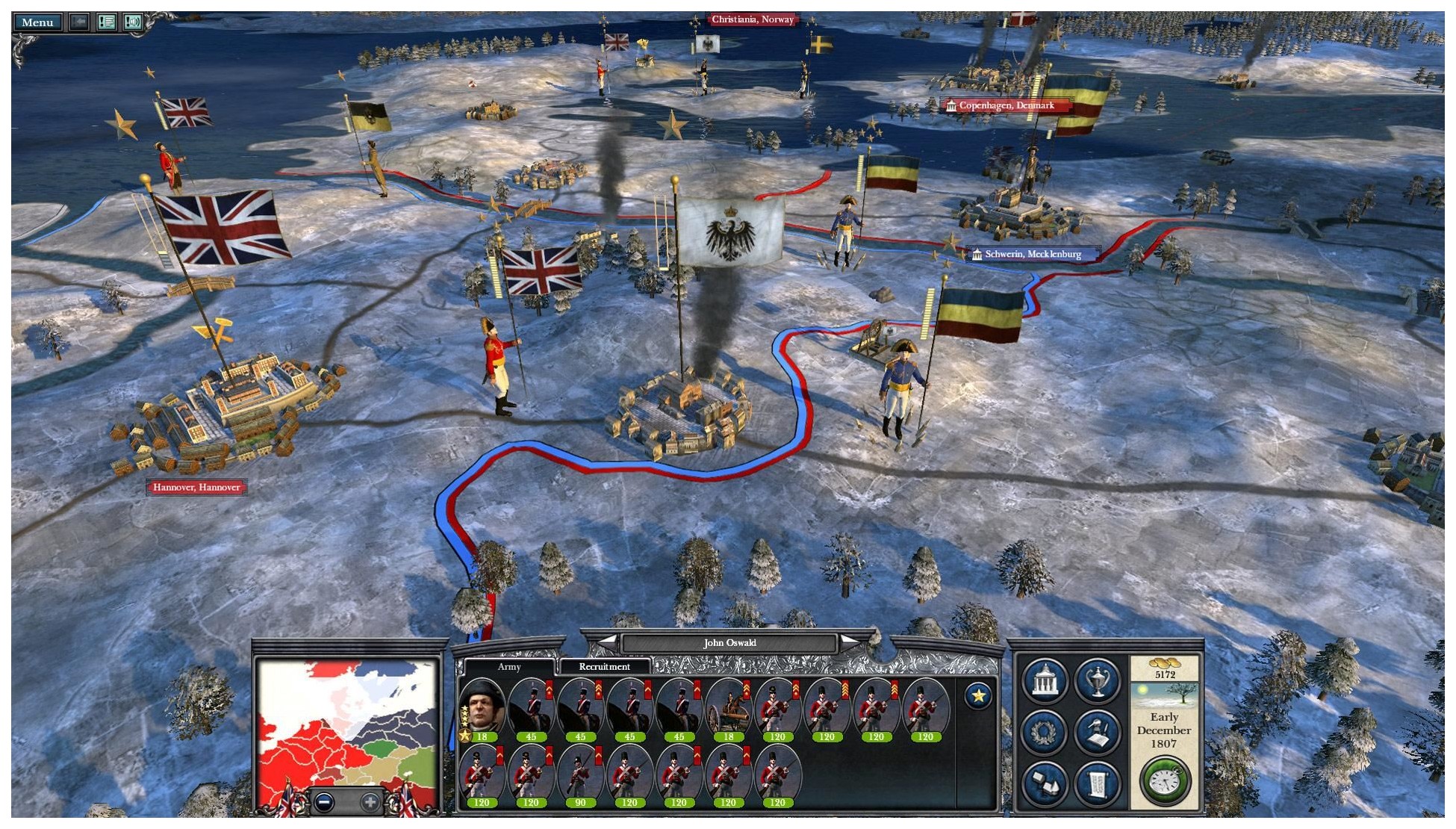The image size is (1456, 829).
Task: Select the Army tab
Action: pos(508,667)
